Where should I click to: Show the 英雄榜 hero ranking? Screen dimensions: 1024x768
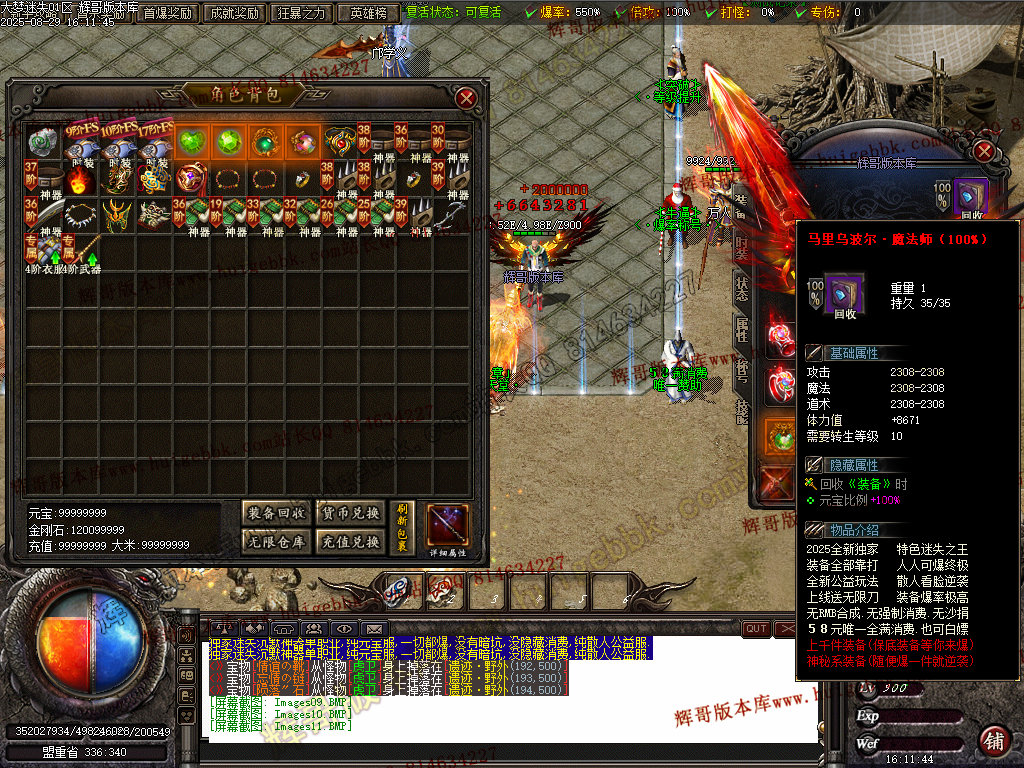(368, 13)
